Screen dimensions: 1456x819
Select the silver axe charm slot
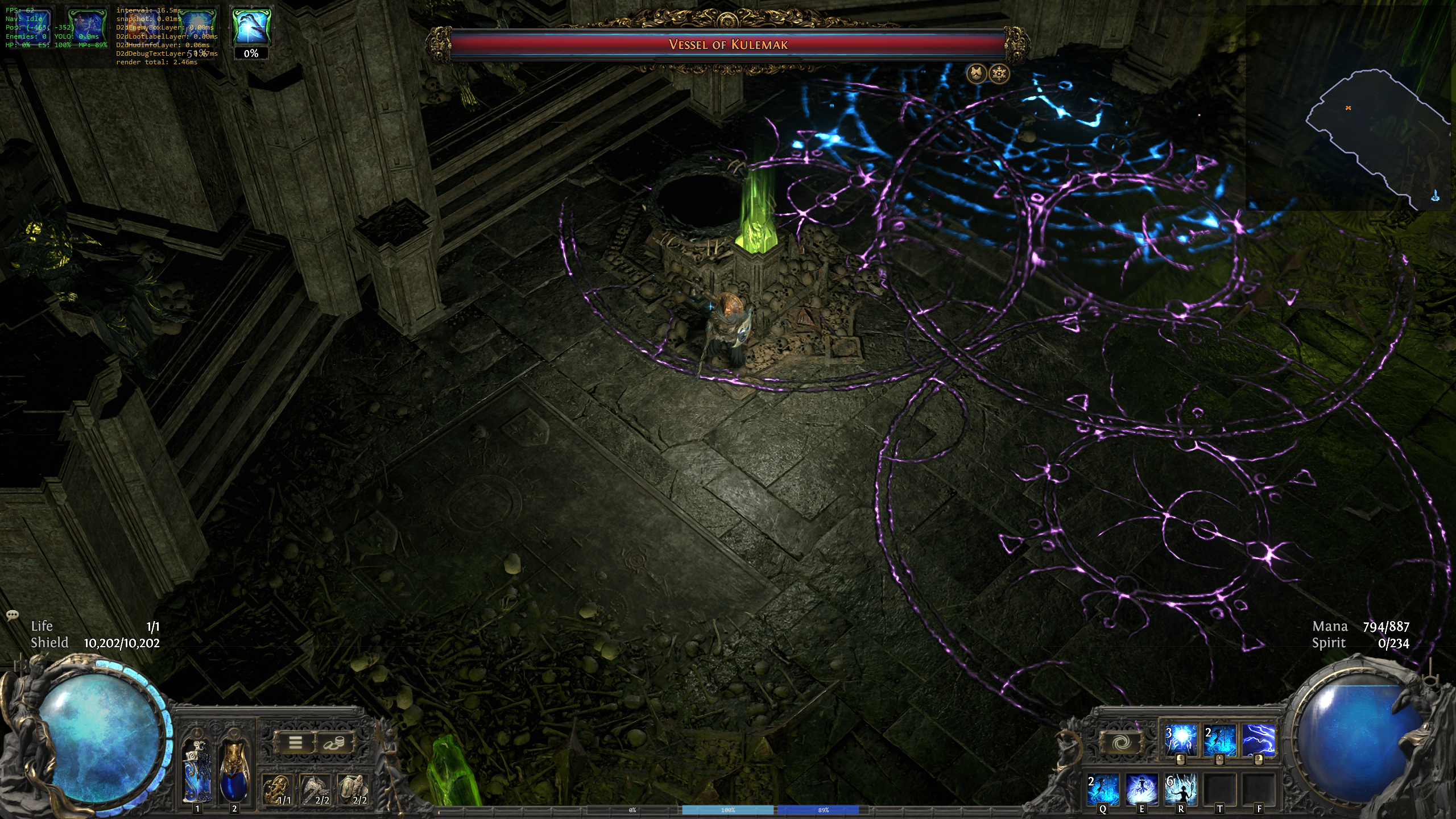[316, 789]
